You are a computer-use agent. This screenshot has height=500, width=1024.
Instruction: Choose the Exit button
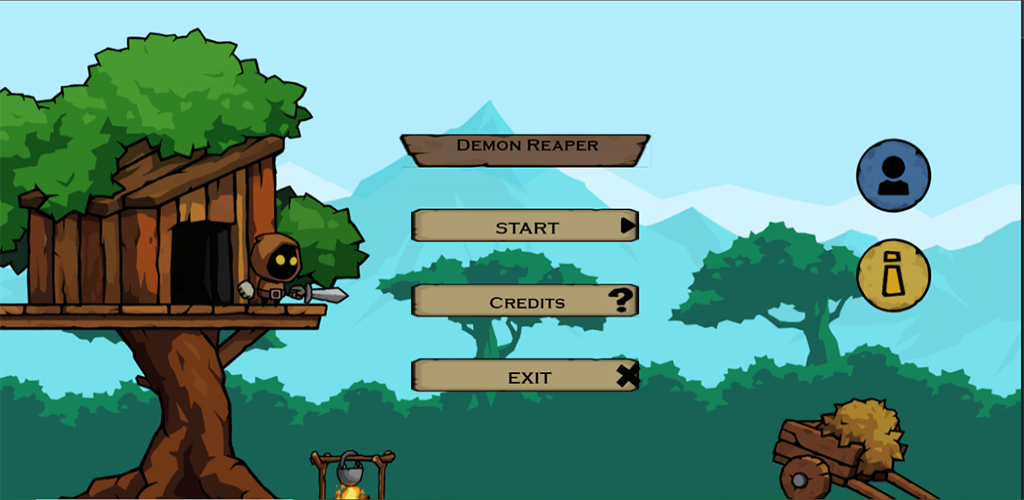(x=525, y=376)
